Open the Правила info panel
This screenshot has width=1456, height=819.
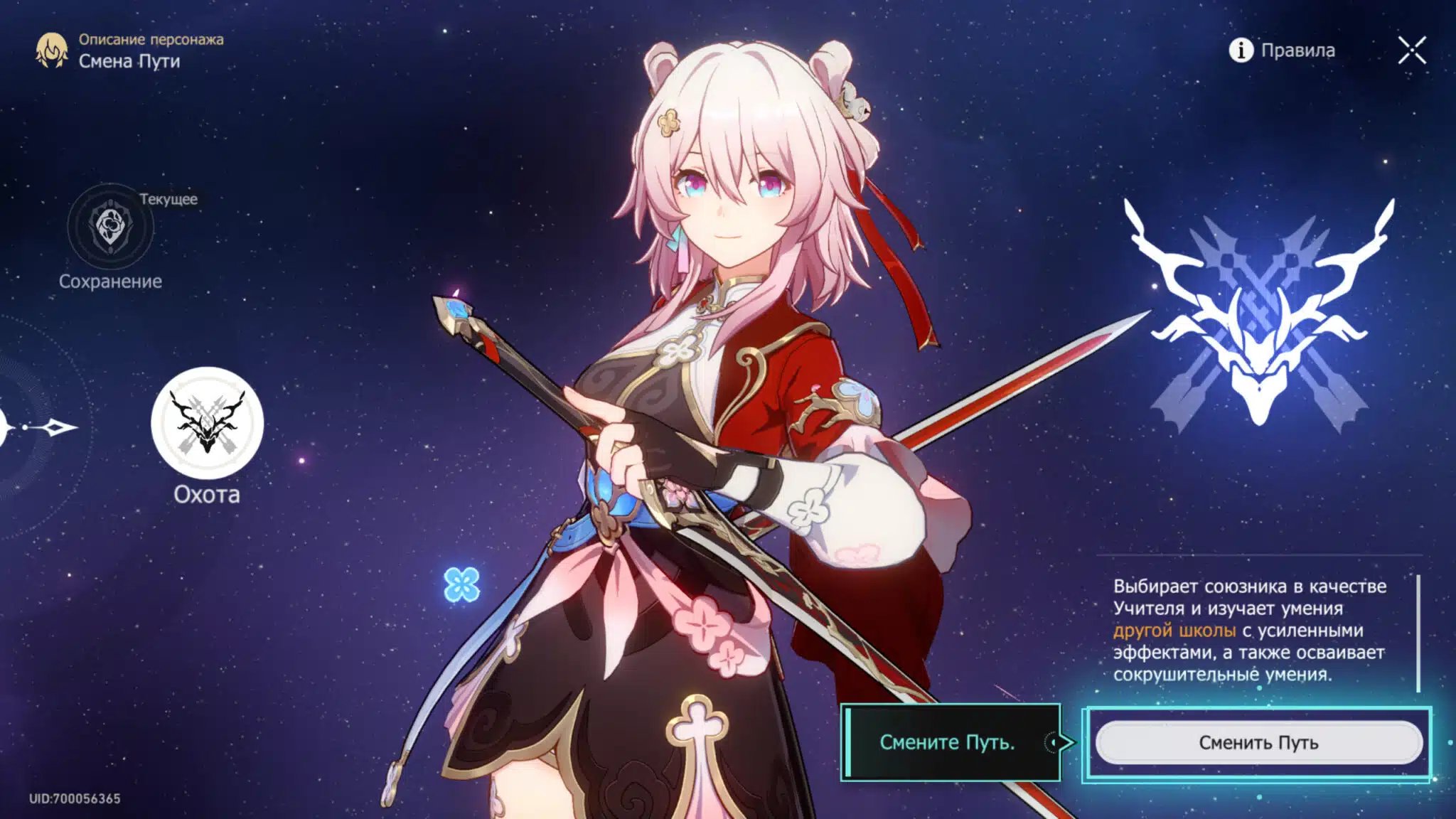pos(1283,50)
